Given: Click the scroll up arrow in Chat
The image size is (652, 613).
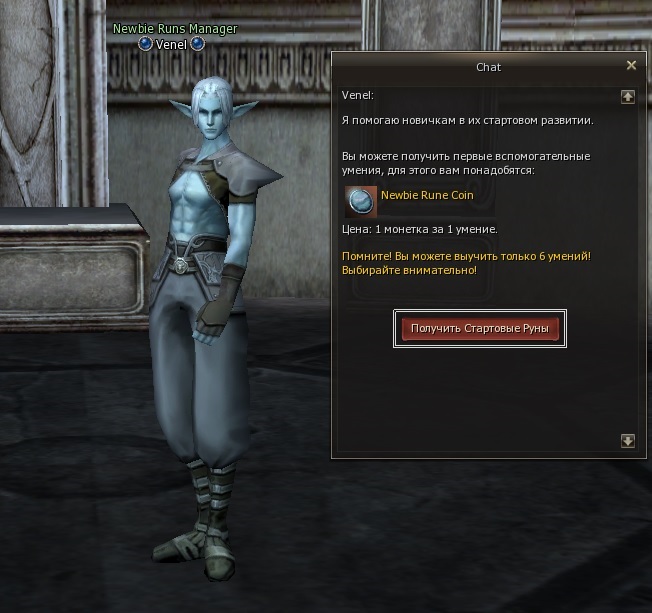Looking at the screenshot, I should click(x=628, y=97).
